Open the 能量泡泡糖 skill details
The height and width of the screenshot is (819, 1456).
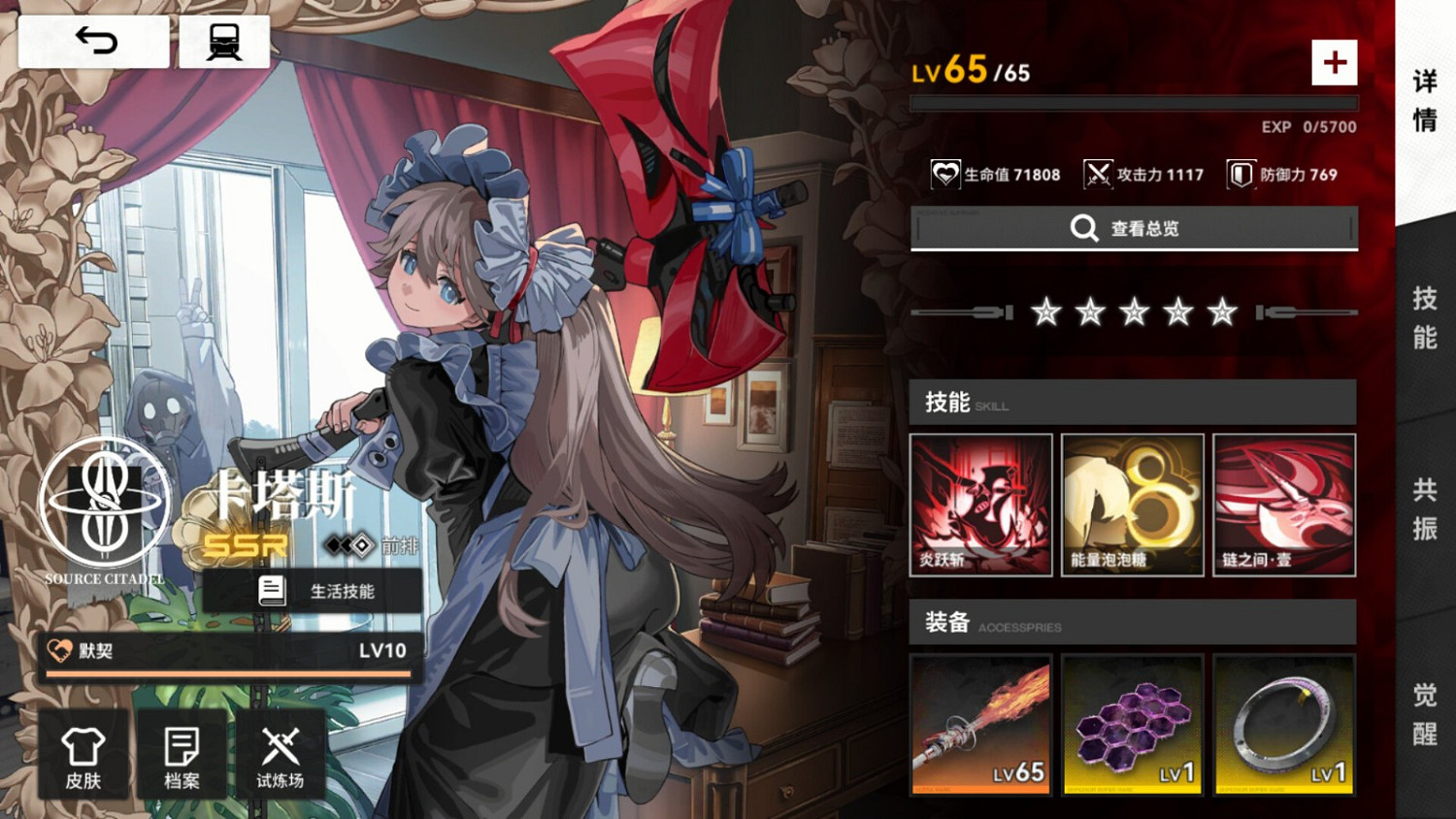[1133, 504]
